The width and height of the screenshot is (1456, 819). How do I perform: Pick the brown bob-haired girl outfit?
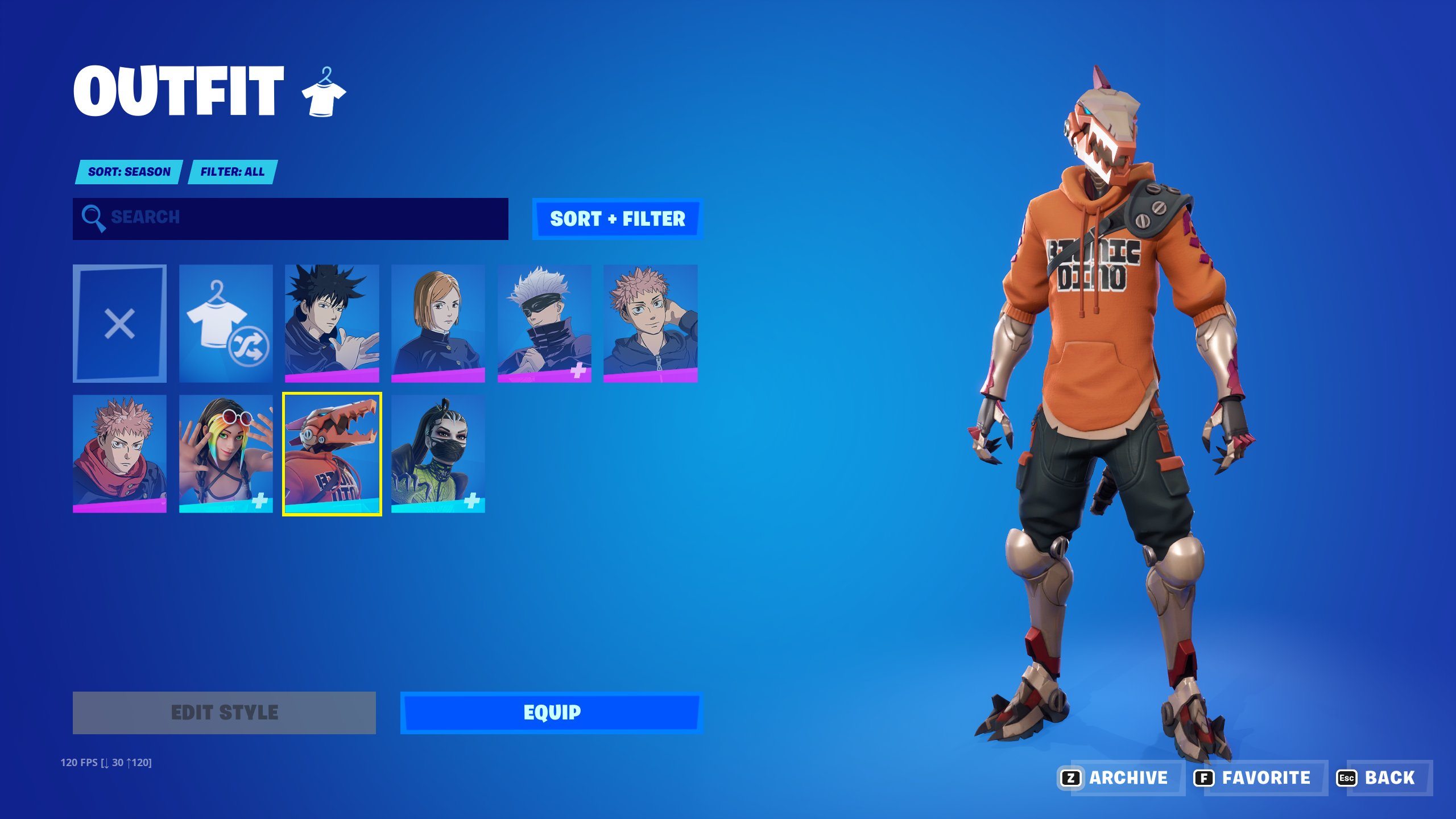click(x=438, y=323)
